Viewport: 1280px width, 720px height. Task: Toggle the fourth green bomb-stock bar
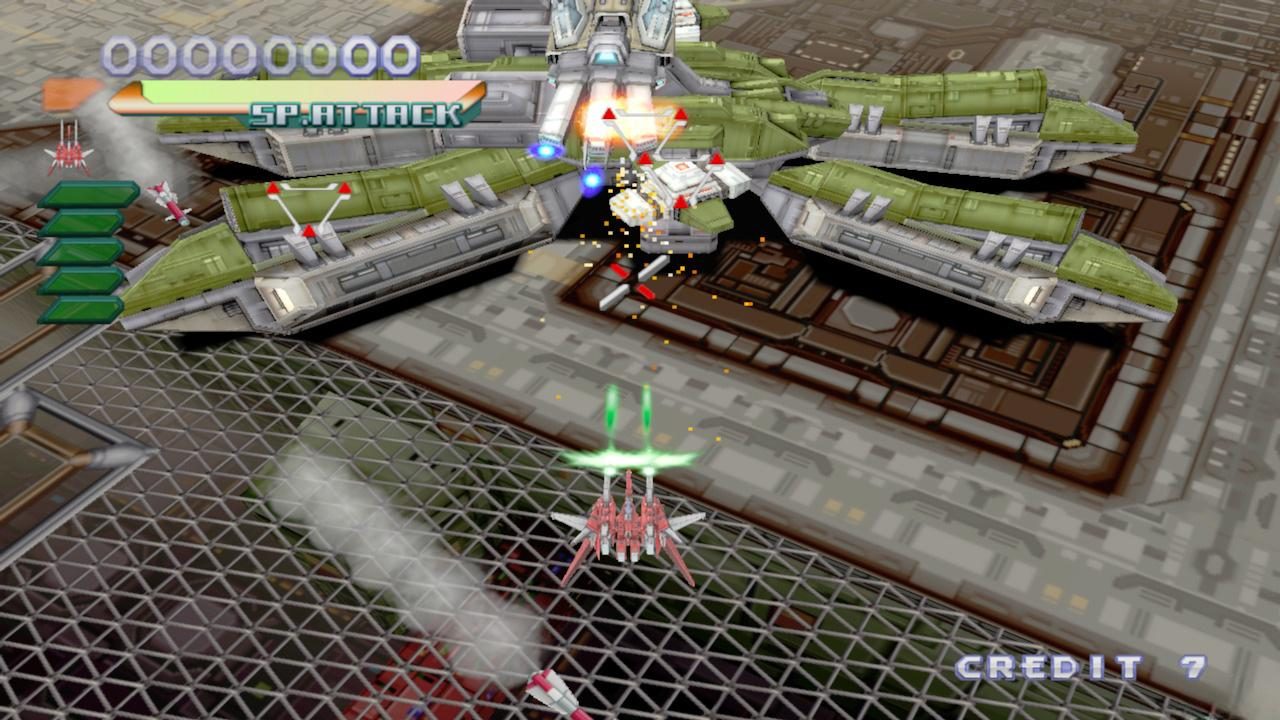point(85,282)
